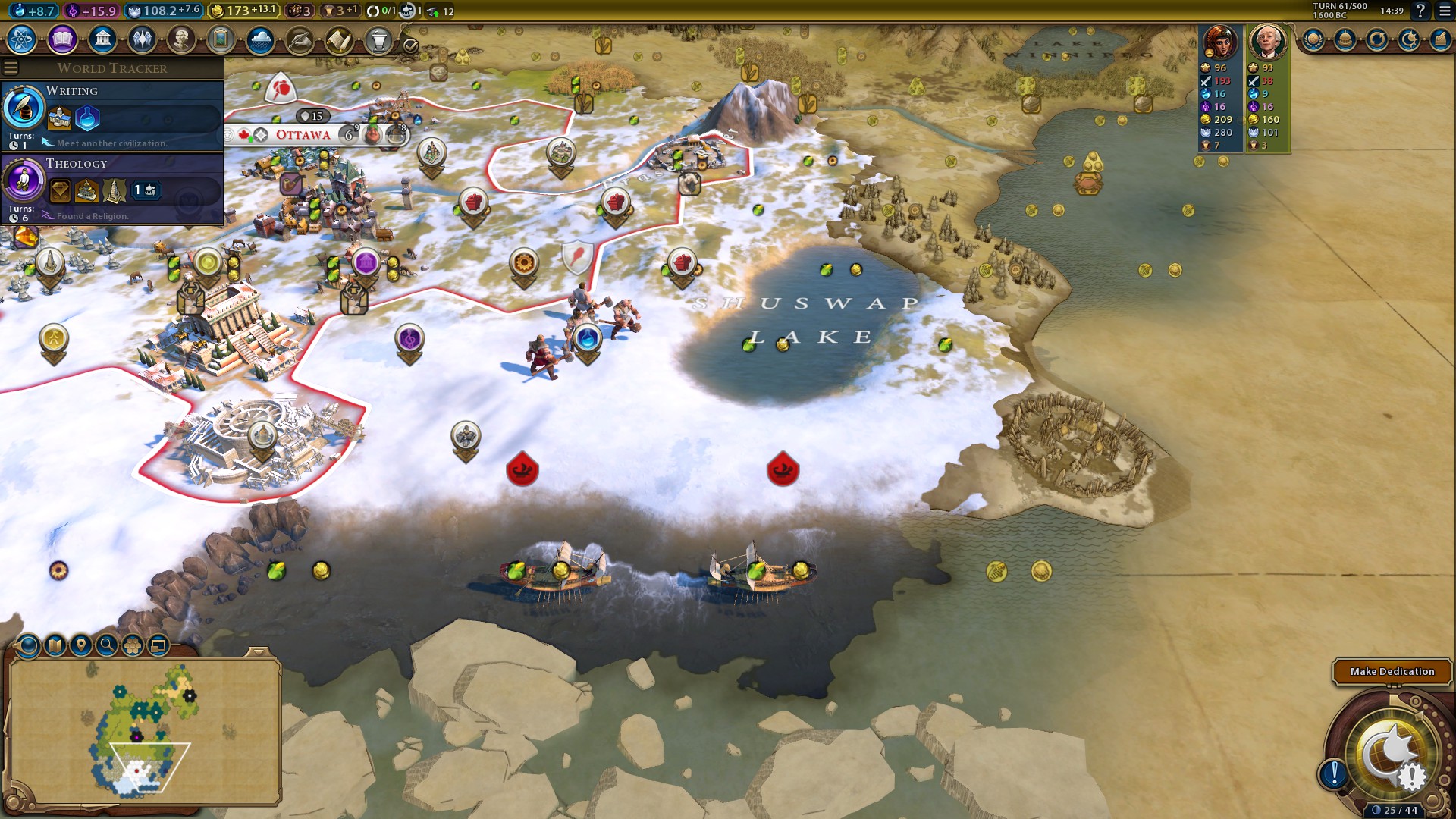This screenshot has width=1456, height=819.
Task: Open the Government building icon
Action: pos(102,39)
